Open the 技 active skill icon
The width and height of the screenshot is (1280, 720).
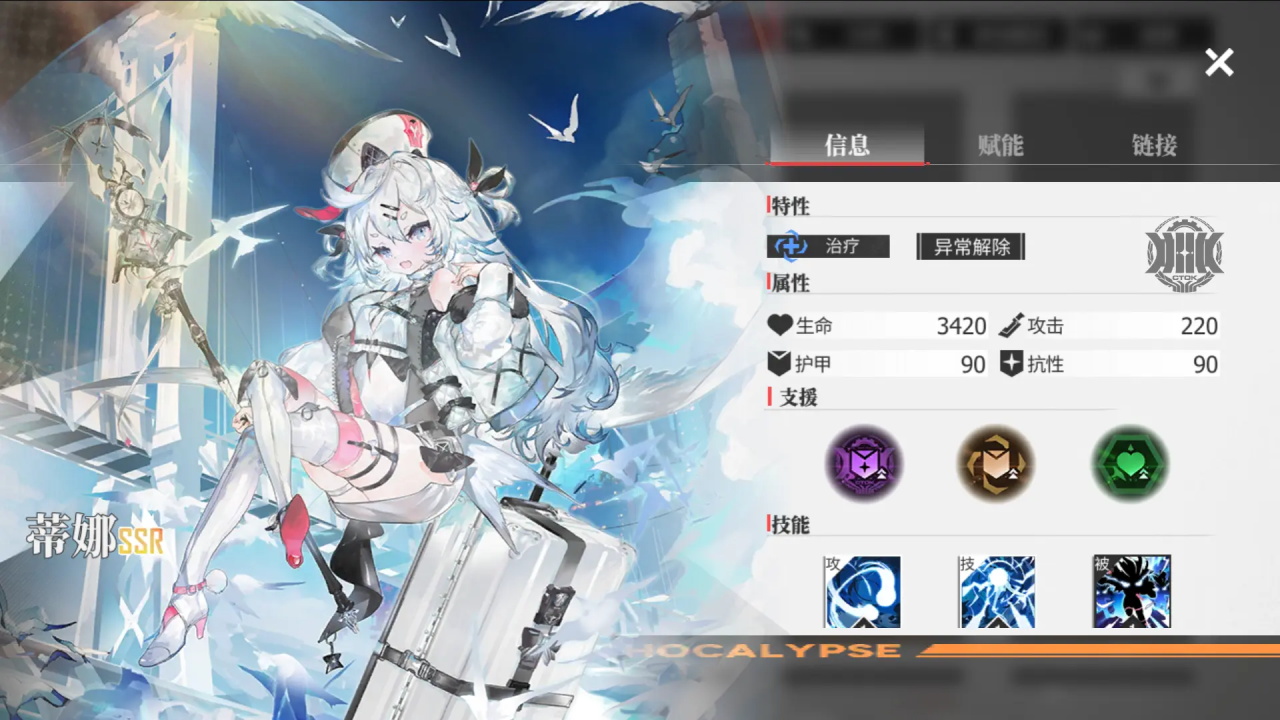click(997, 592)
